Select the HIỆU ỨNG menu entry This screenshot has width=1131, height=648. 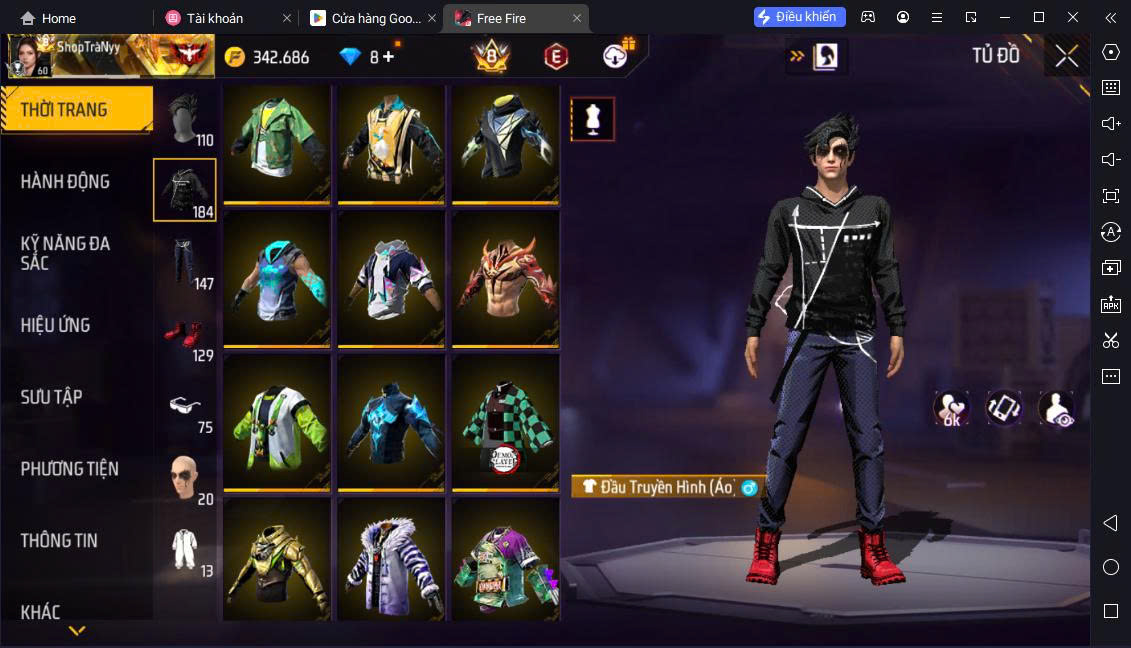coord(56,325)
